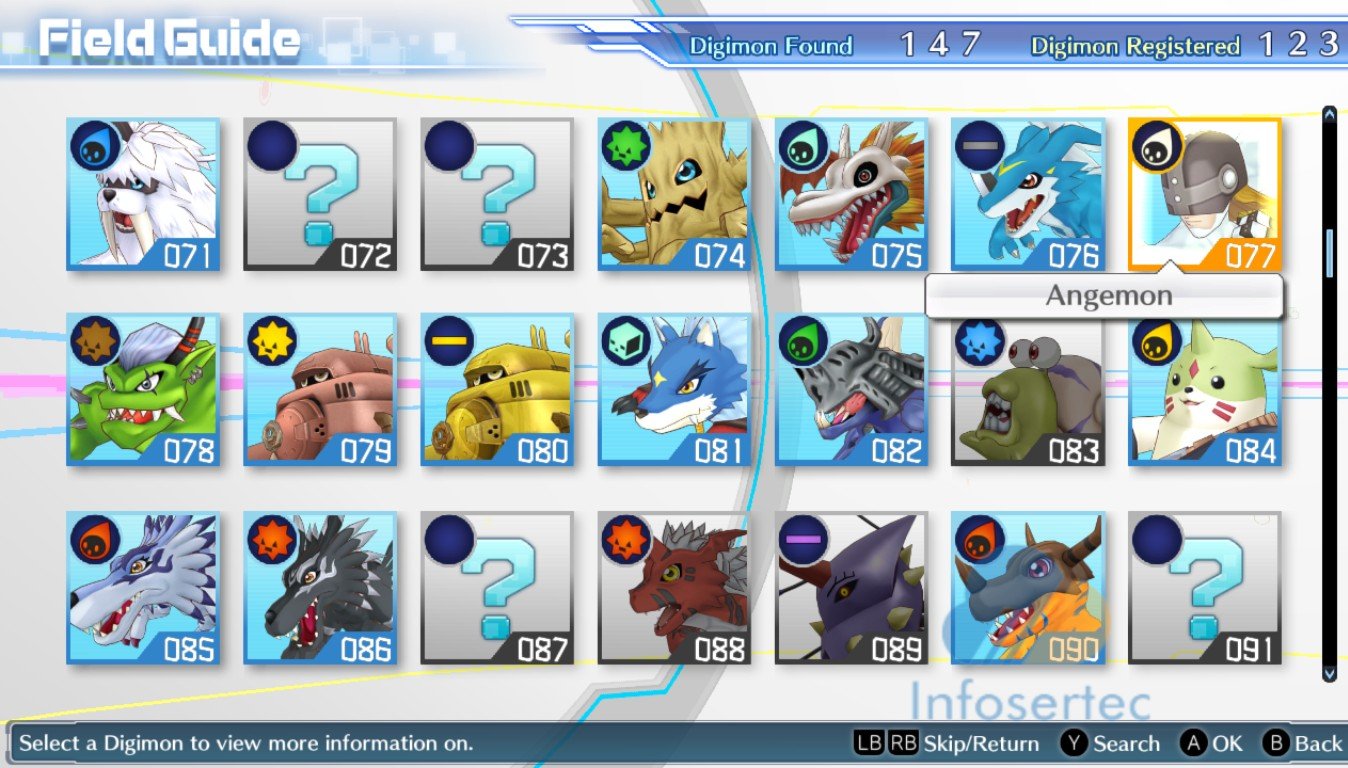Viewport: 1348px width, 768px height.
Task: Open the green ogre entry 078
Action: tap(143, 390)
